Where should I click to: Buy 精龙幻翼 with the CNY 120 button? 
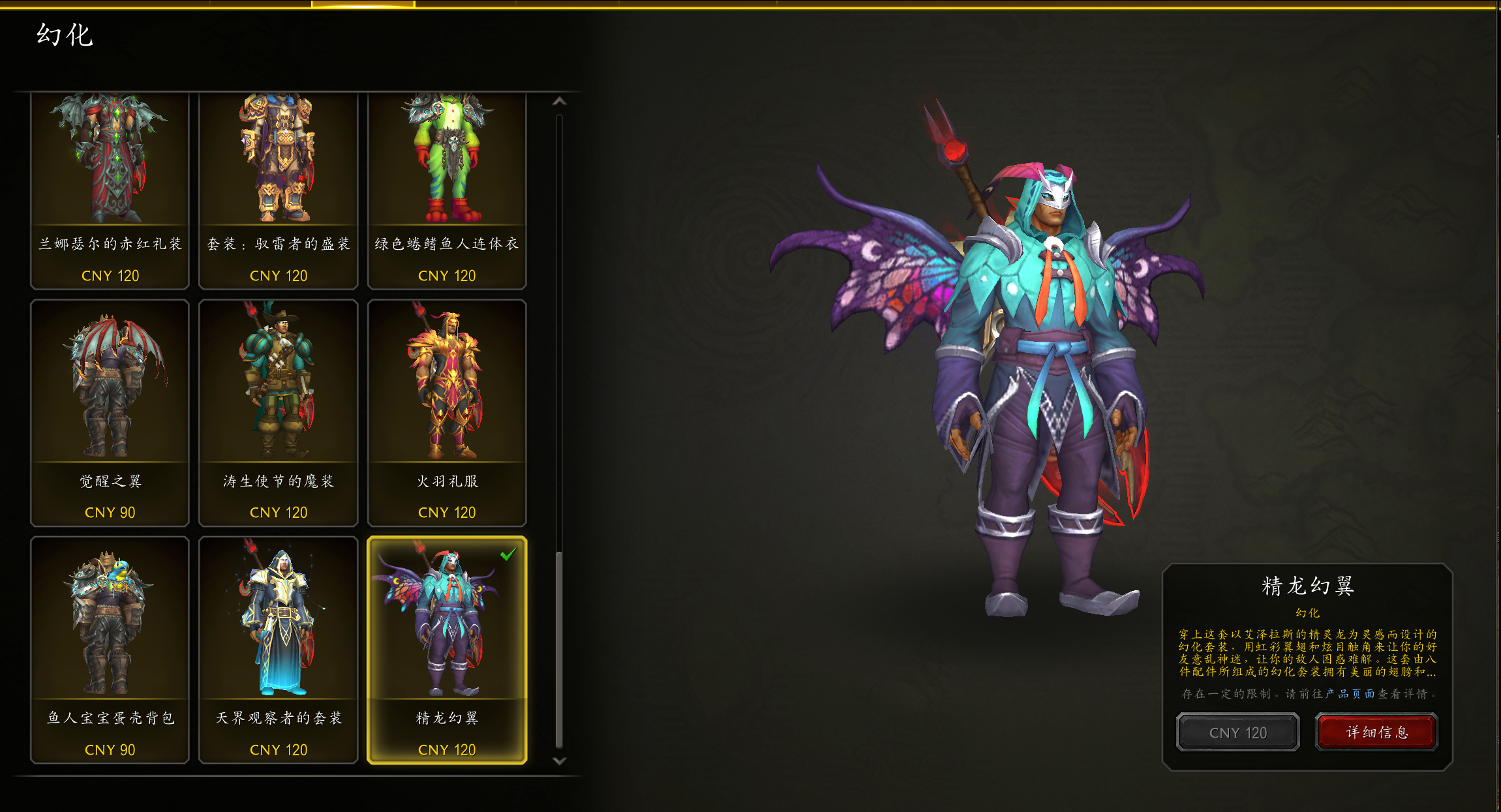click(x=1237, y=732)
